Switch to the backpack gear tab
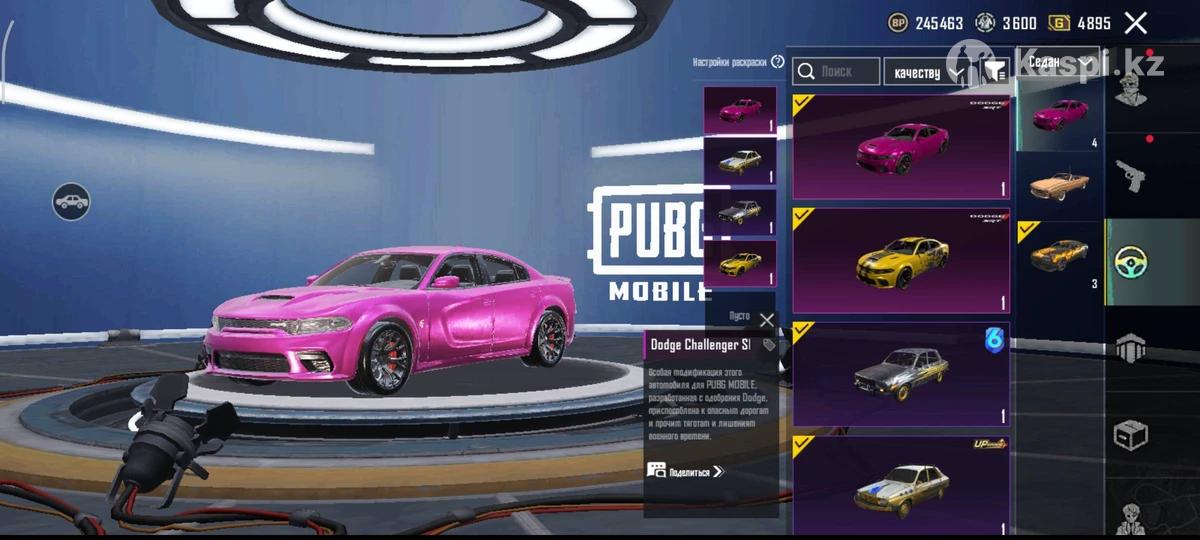The image size is (1200, 540). [1131, 347]
